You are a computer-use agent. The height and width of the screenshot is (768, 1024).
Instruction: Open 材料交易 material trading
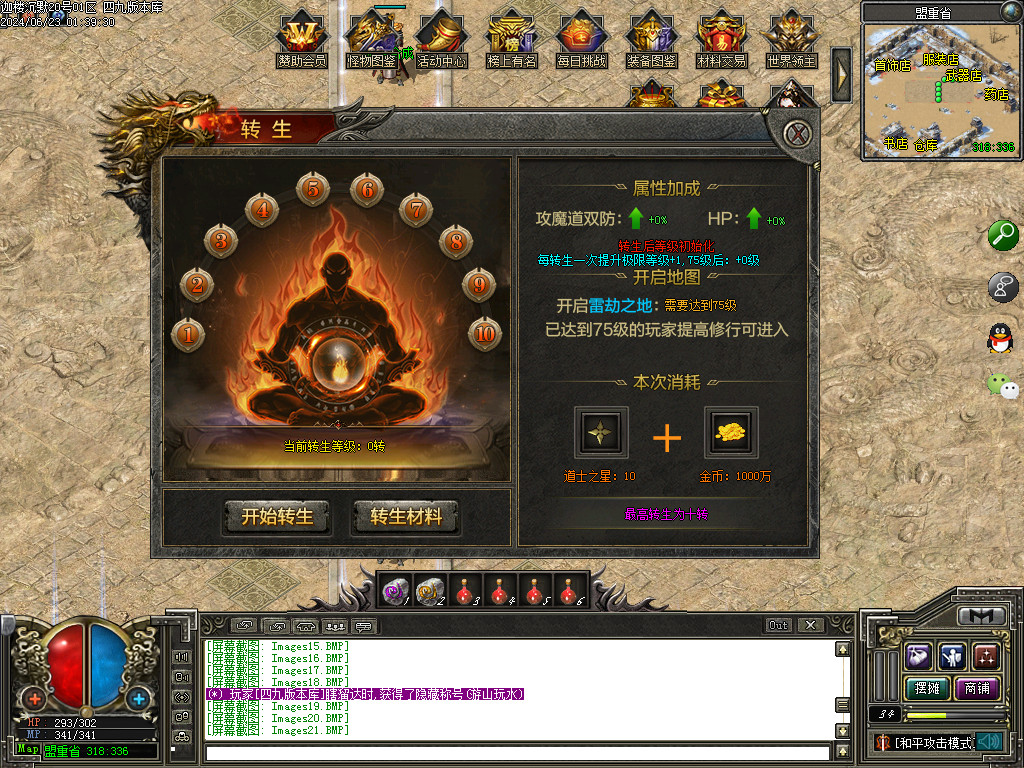tap(722, 38)
